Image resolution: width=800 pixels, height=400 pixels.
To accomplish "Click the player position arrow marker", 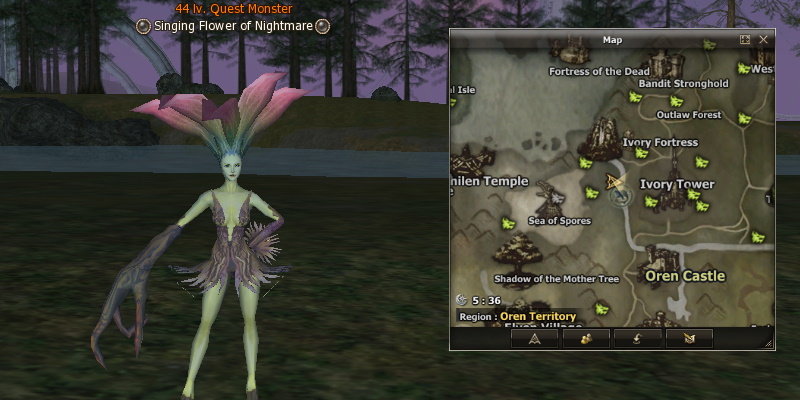I will tap(614, 183).
